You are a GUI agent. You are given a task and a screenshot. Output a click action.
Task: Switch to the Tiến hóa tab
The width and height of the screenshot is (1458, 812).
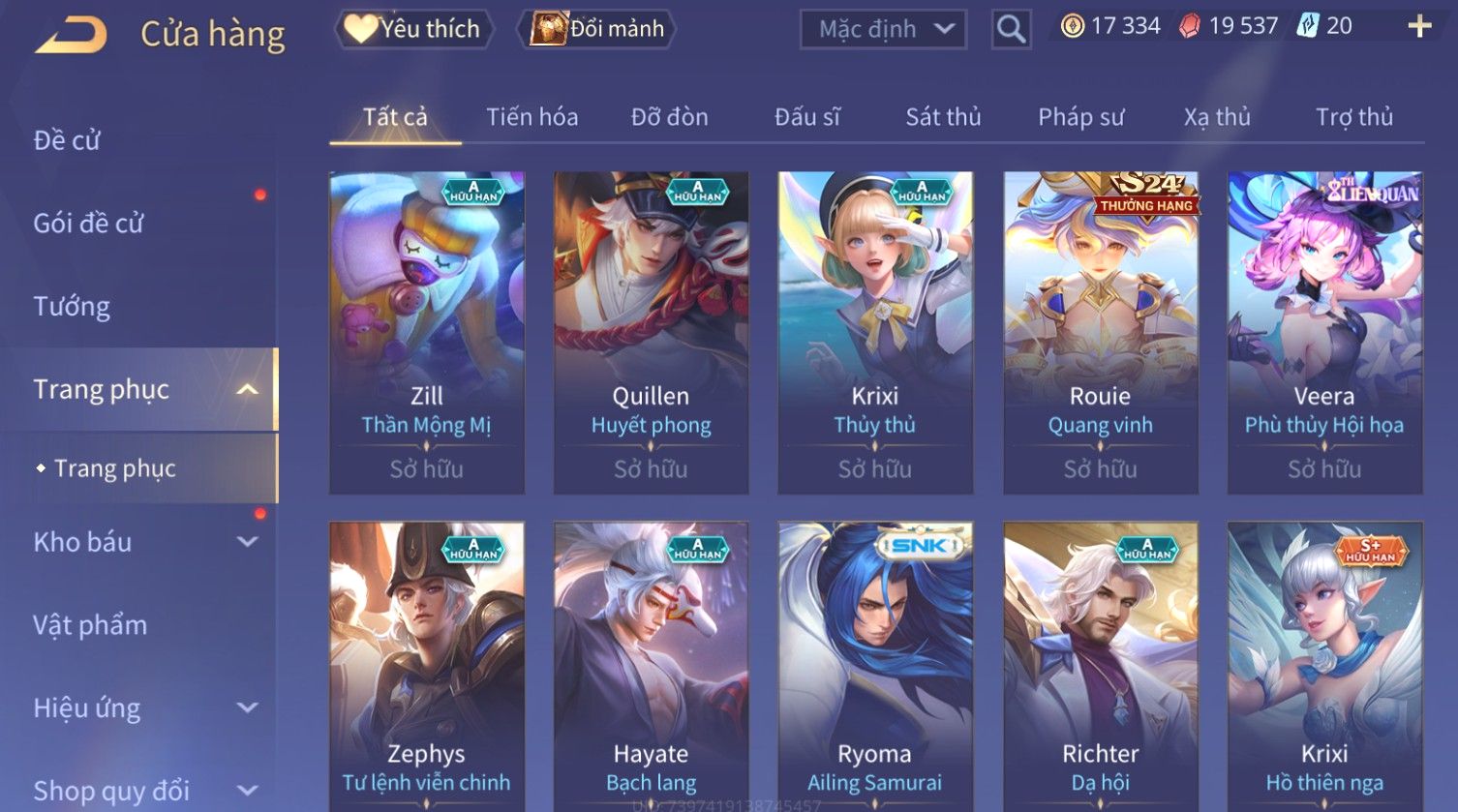coord(532,117)
